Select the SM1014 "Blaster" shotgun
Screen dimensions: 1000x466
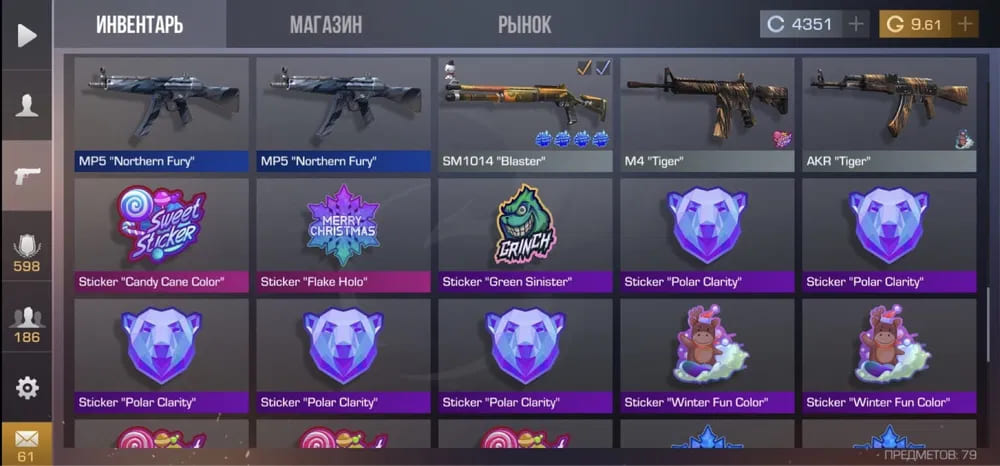[x=525, y=113]
